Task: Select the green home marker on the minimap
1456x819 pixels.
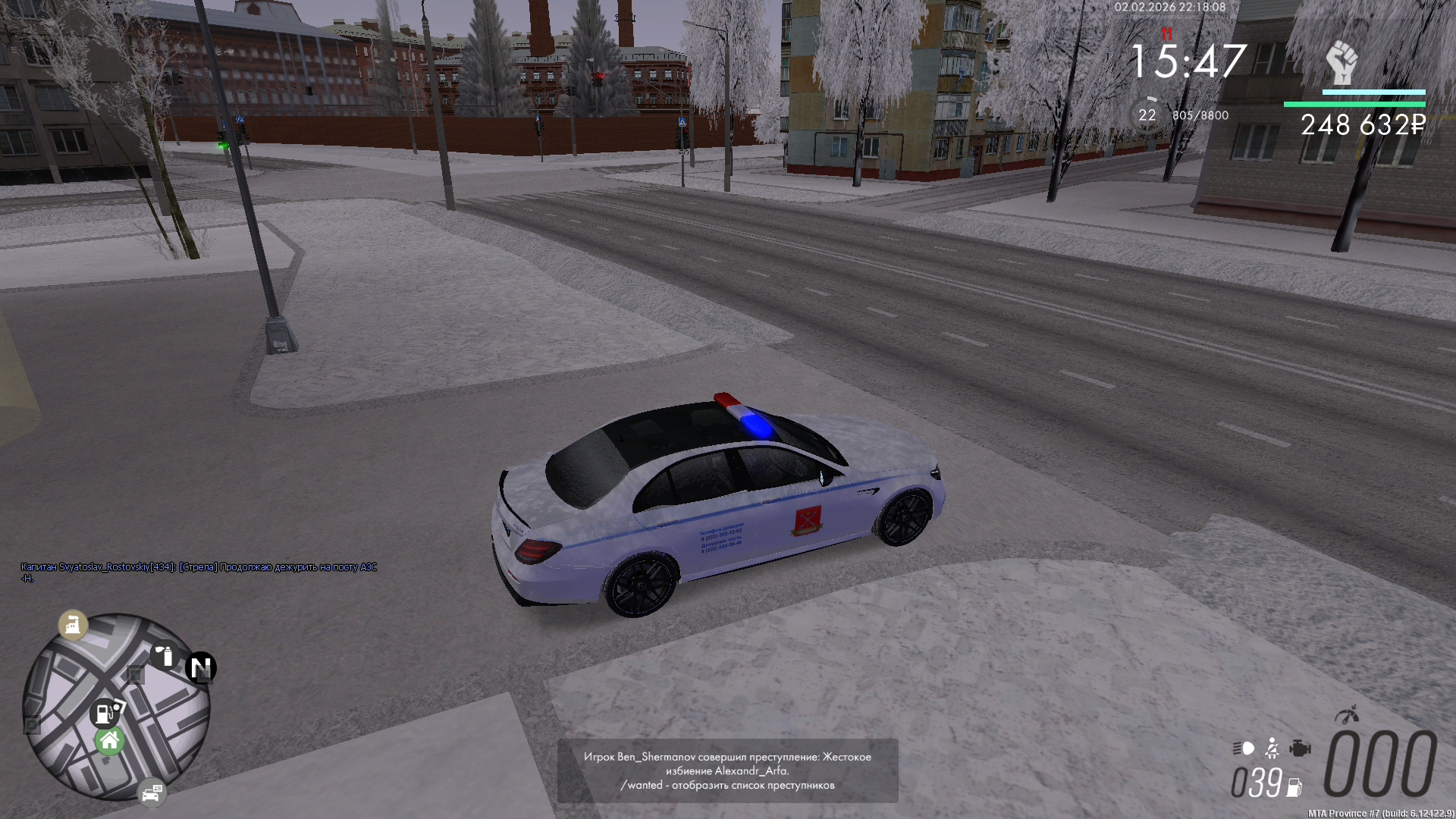Action: click(110, 741)
